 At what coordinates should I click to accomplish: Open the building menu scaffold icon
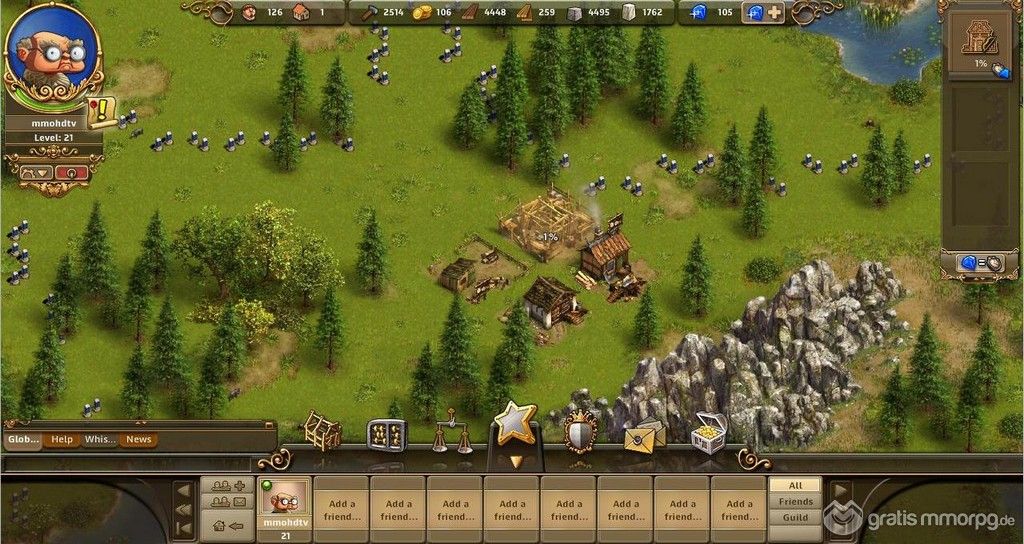(322, 430)
